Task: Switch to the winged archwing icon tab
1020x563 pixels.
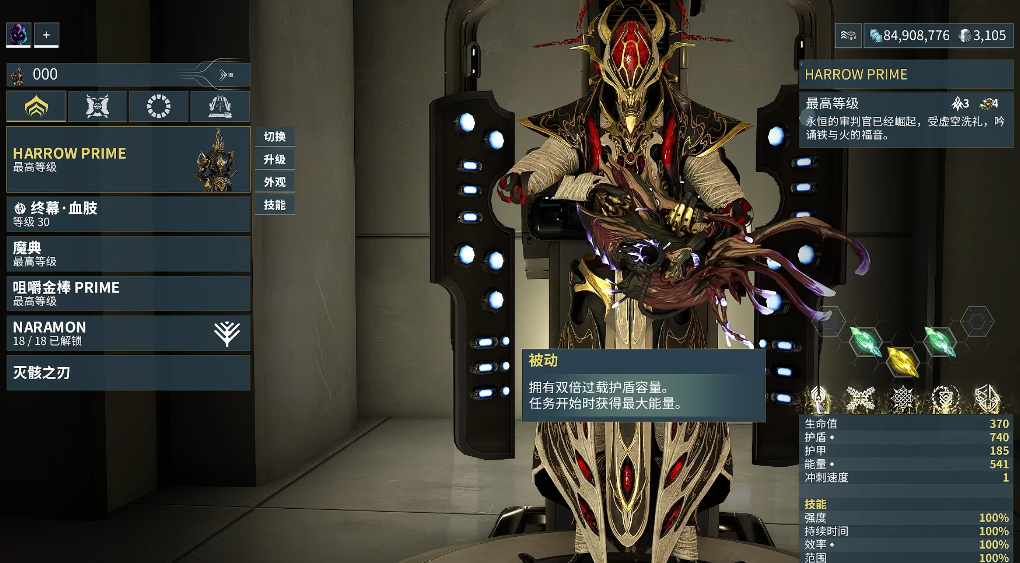Action: [x=220, y=107]
